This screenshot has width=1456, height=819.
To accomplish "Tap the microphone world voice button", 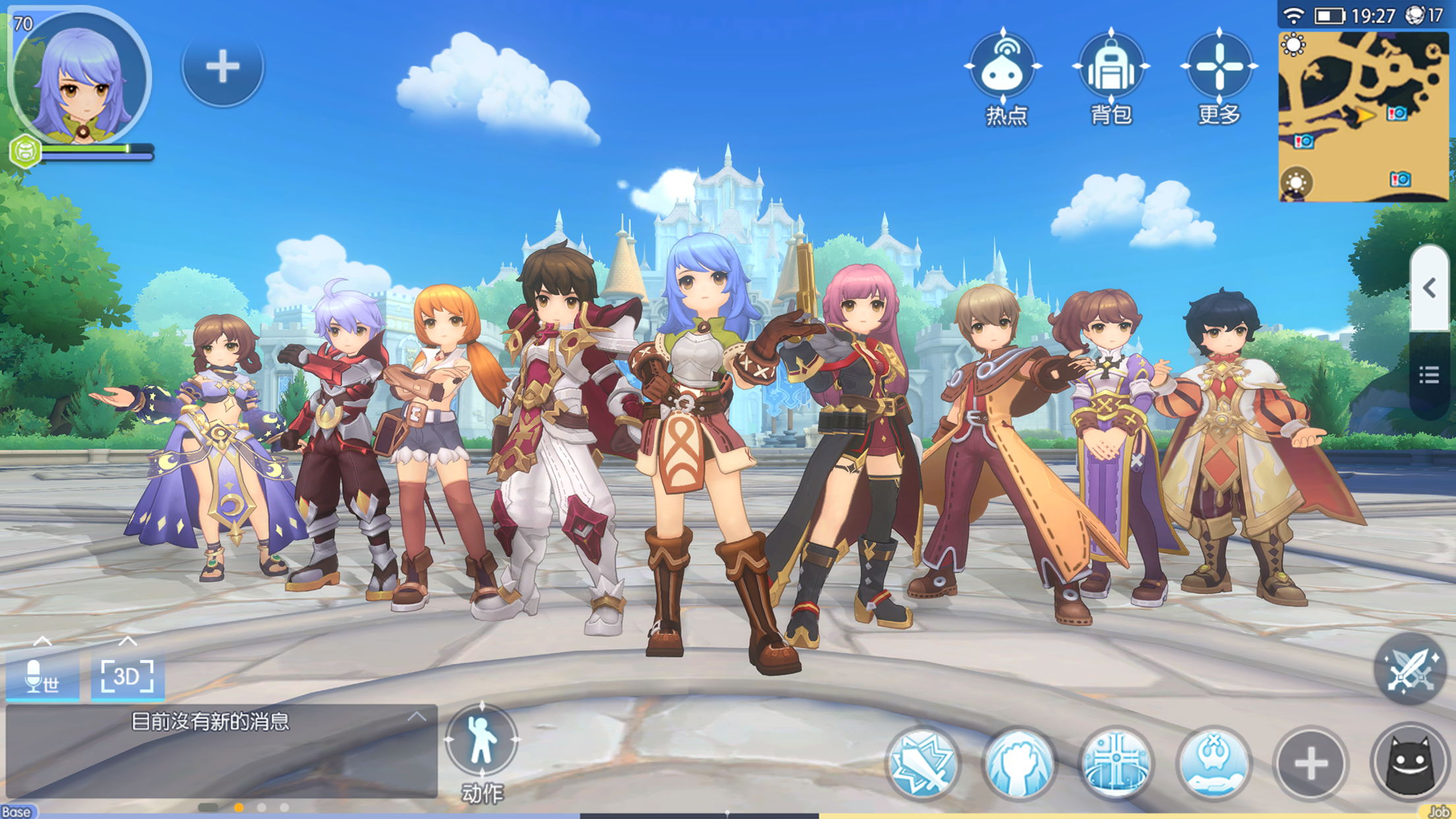I will click(42, 677).
